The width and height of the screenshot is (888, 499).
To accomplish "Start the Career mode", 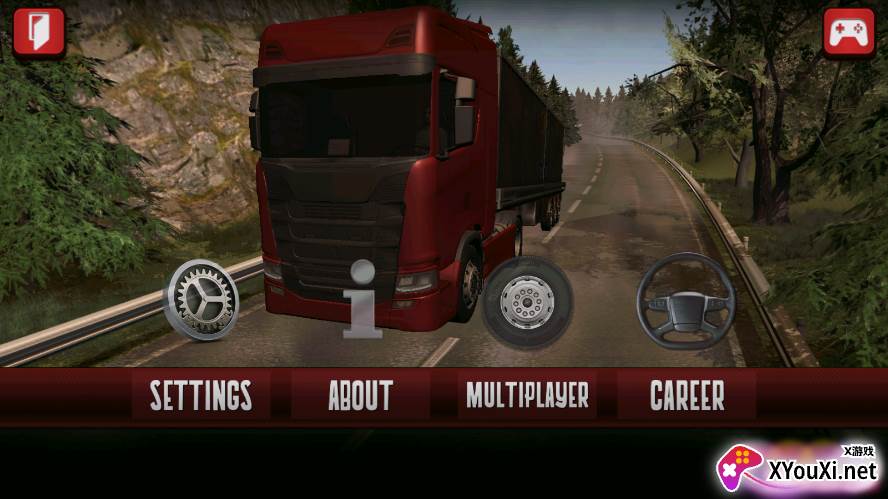I will (687, 395).
